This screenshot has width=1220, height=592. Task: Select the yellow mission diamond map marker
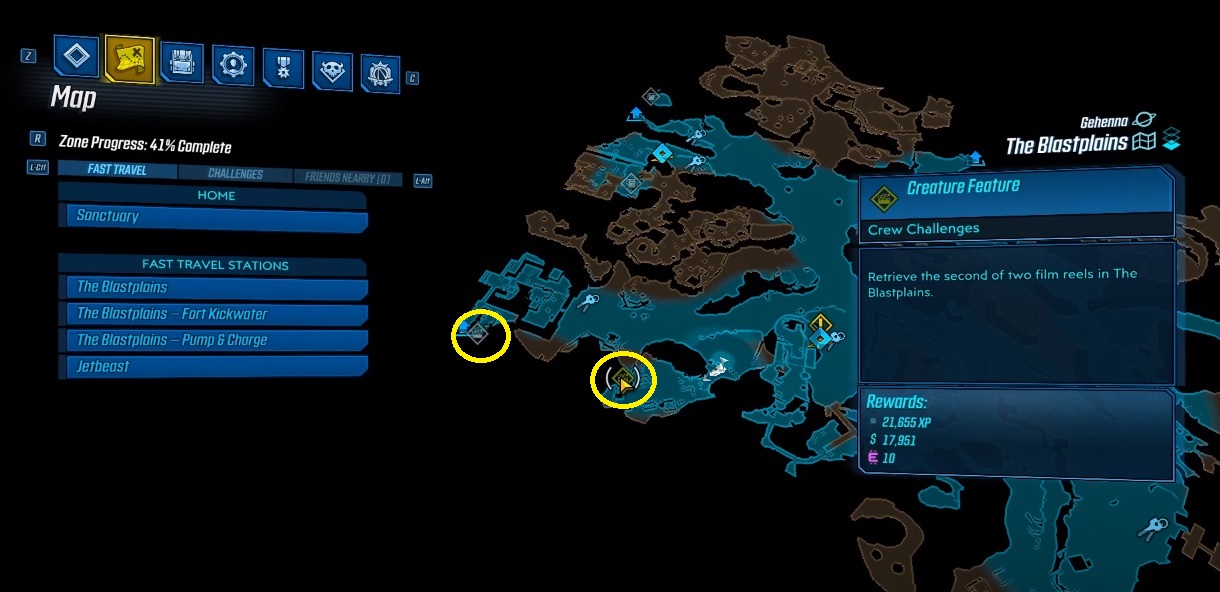click(x=821, y=323)
